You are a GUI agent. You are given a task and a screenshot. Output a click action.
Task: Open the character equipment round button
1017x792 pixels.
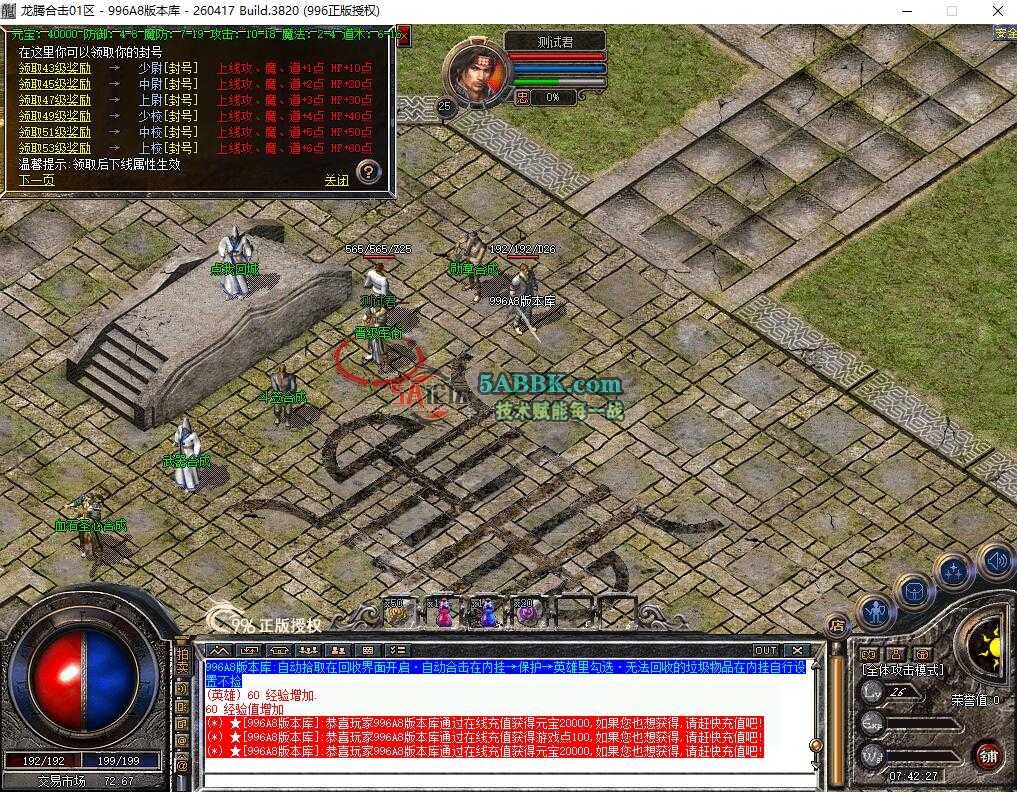coord(875,610)
